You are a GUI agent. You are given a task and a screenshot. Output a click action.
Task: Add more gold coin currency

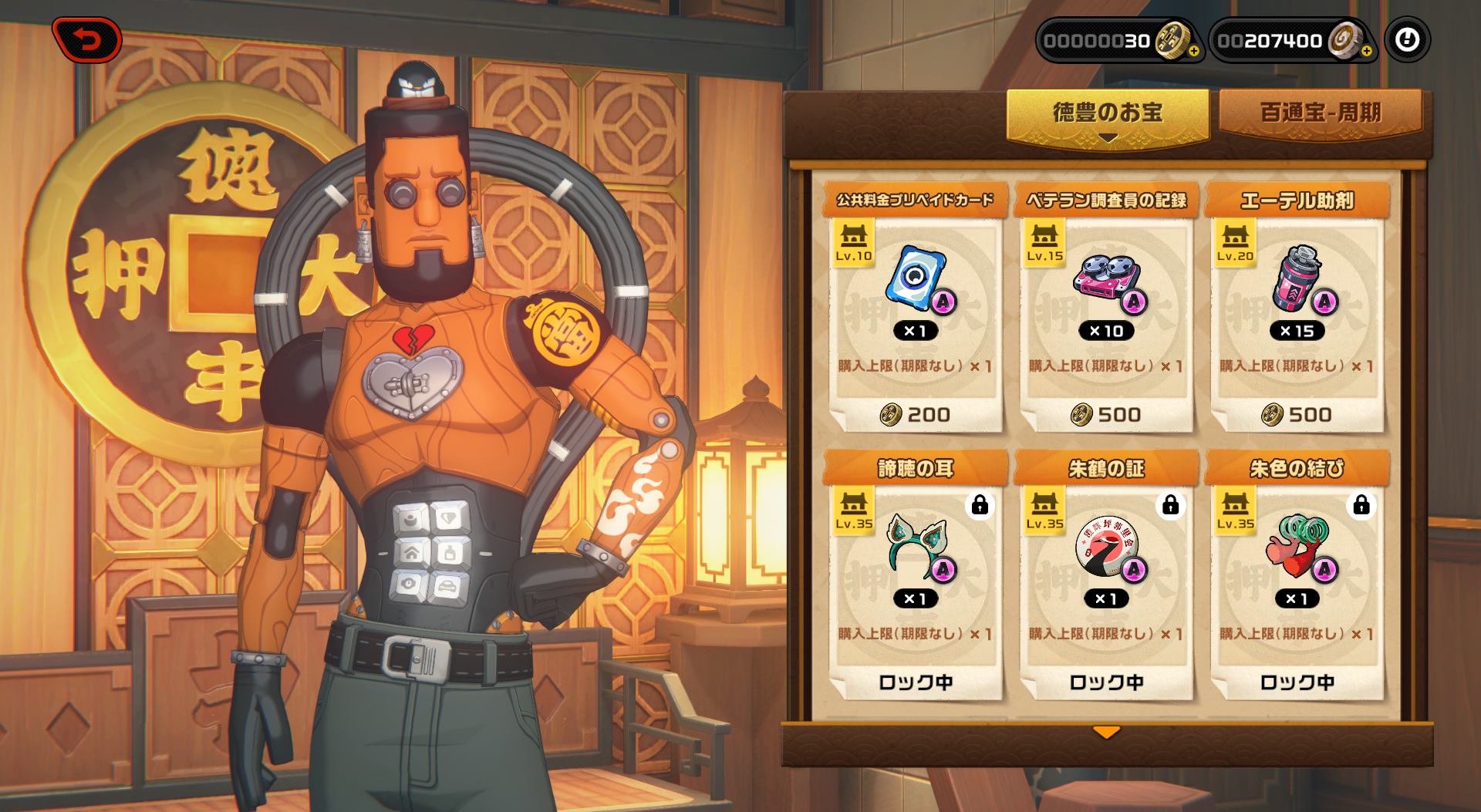[1193, 52]
